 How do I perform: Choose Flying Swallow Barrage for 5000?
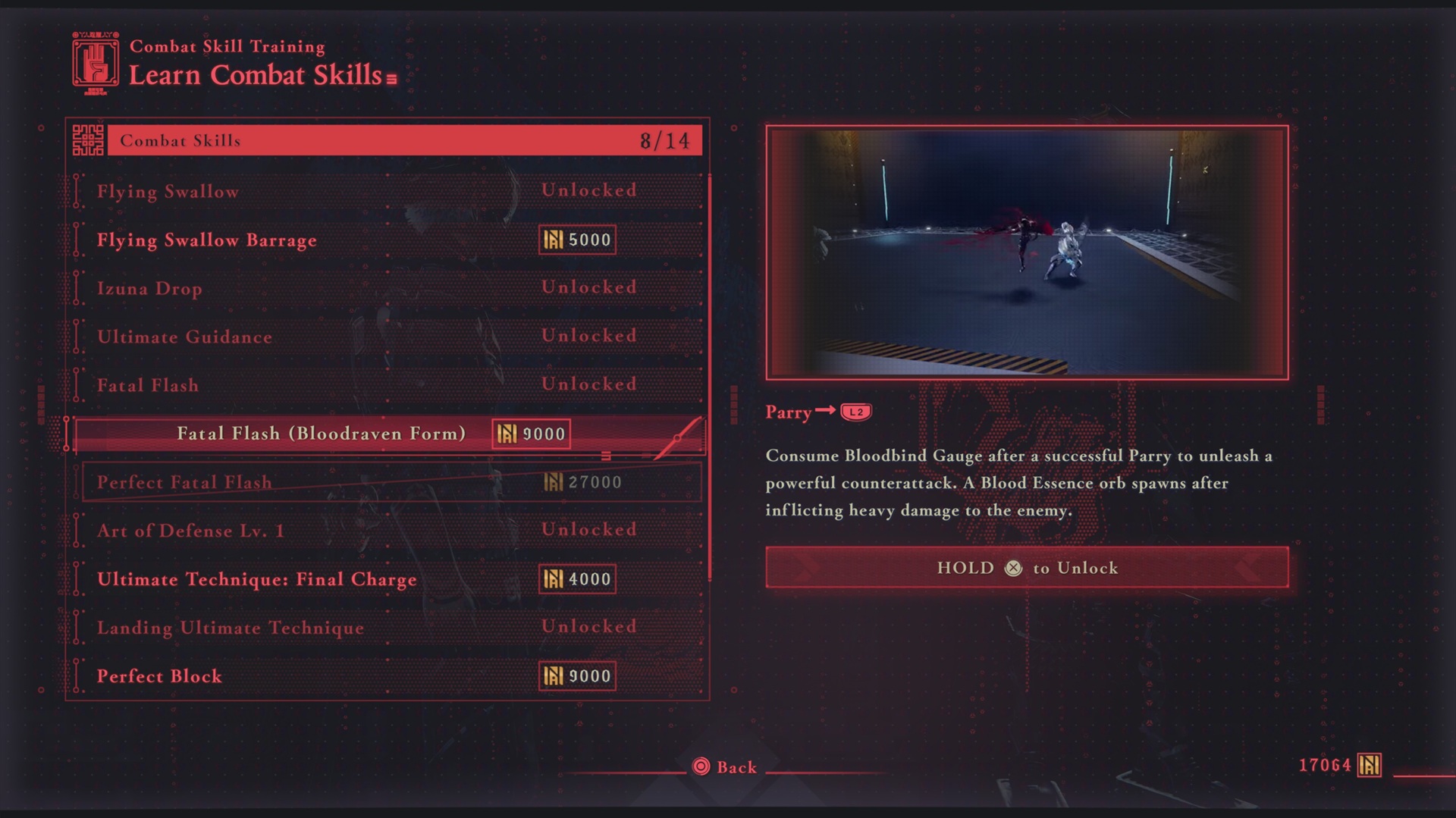pos(387,240)
